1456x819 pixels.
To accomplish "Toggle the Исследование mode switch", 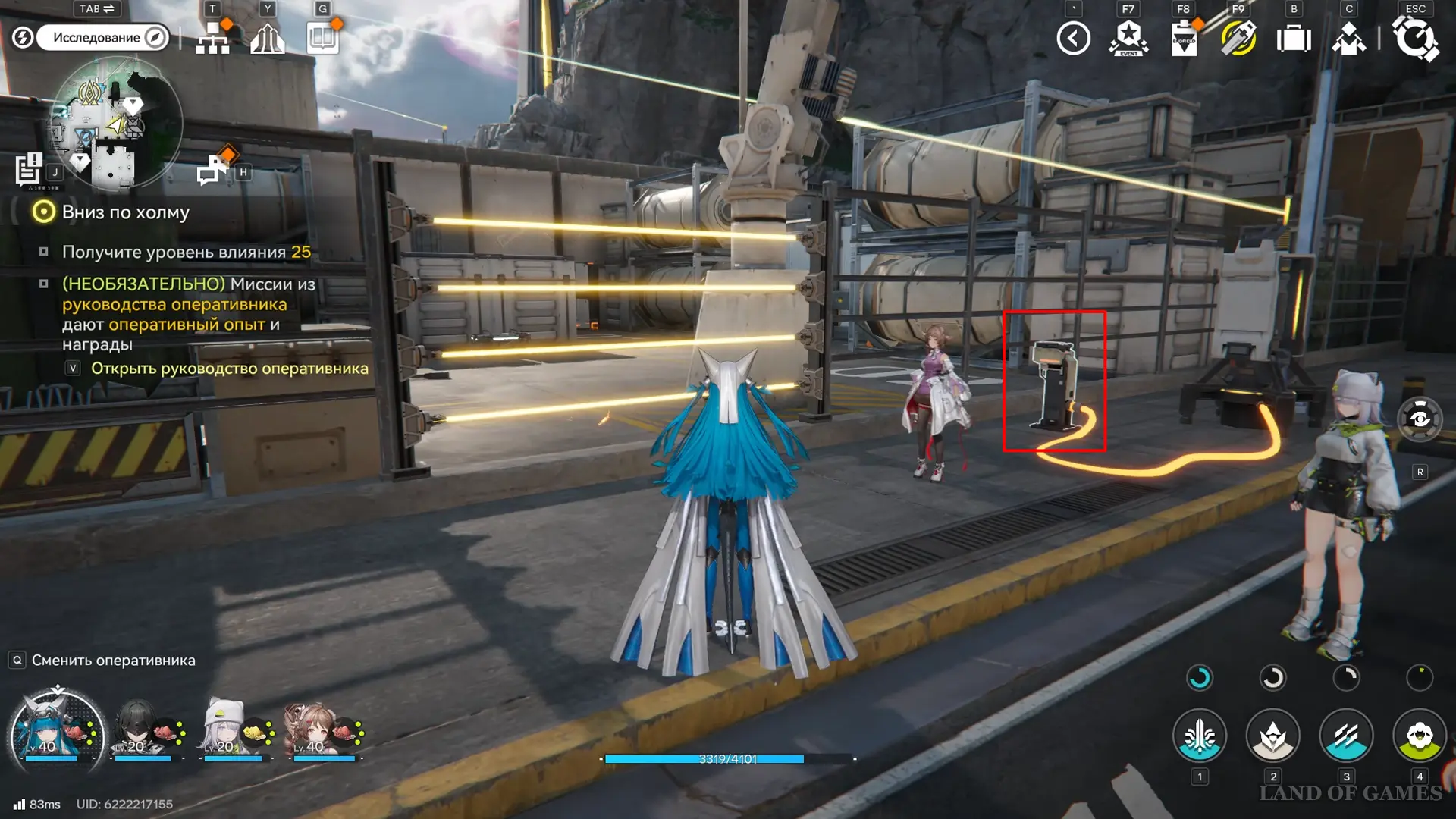I will point(102,37).
